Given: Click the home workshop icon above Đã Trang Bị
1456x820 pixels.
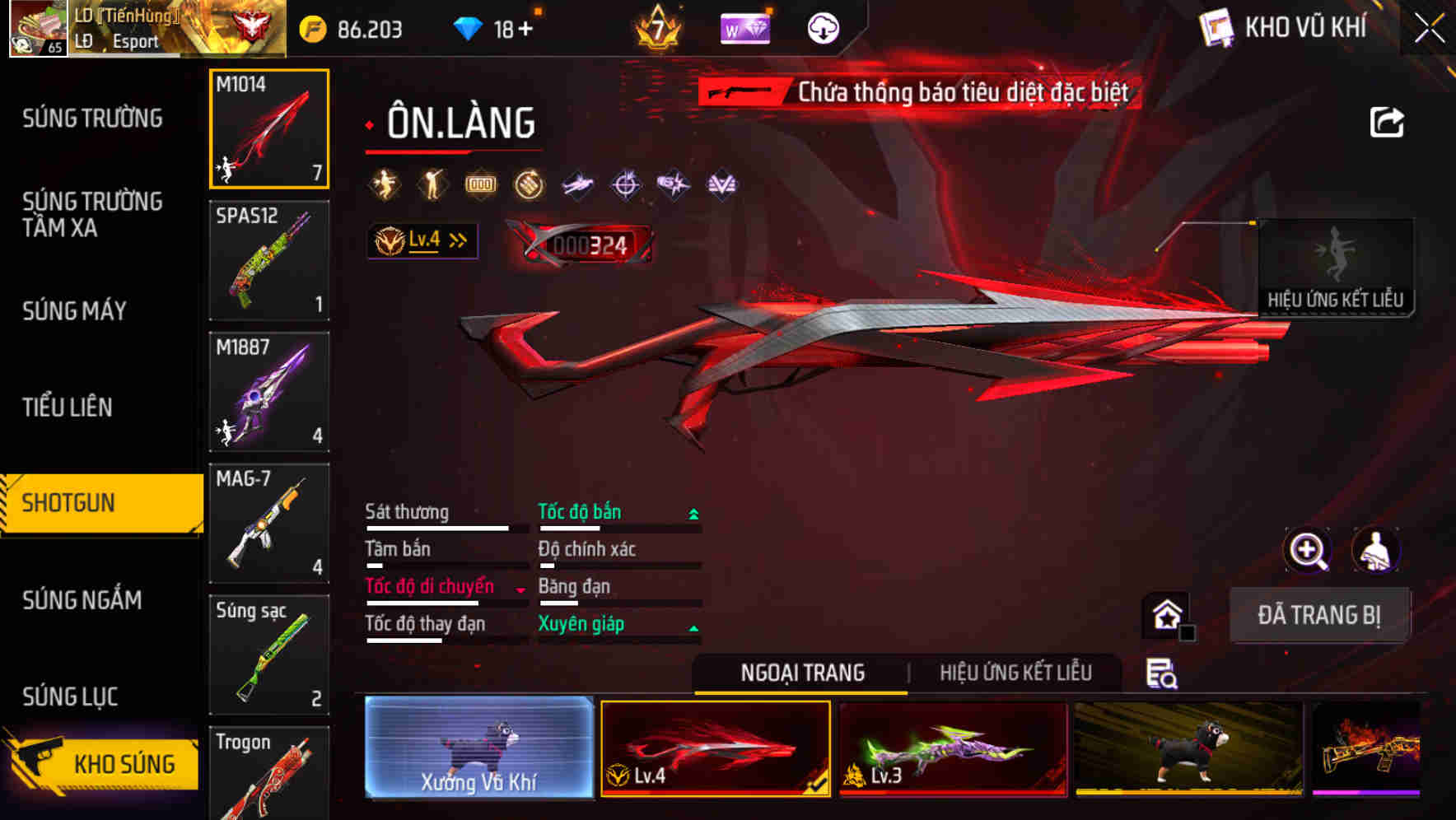Looking at the screenshot, I should 1164,614.
